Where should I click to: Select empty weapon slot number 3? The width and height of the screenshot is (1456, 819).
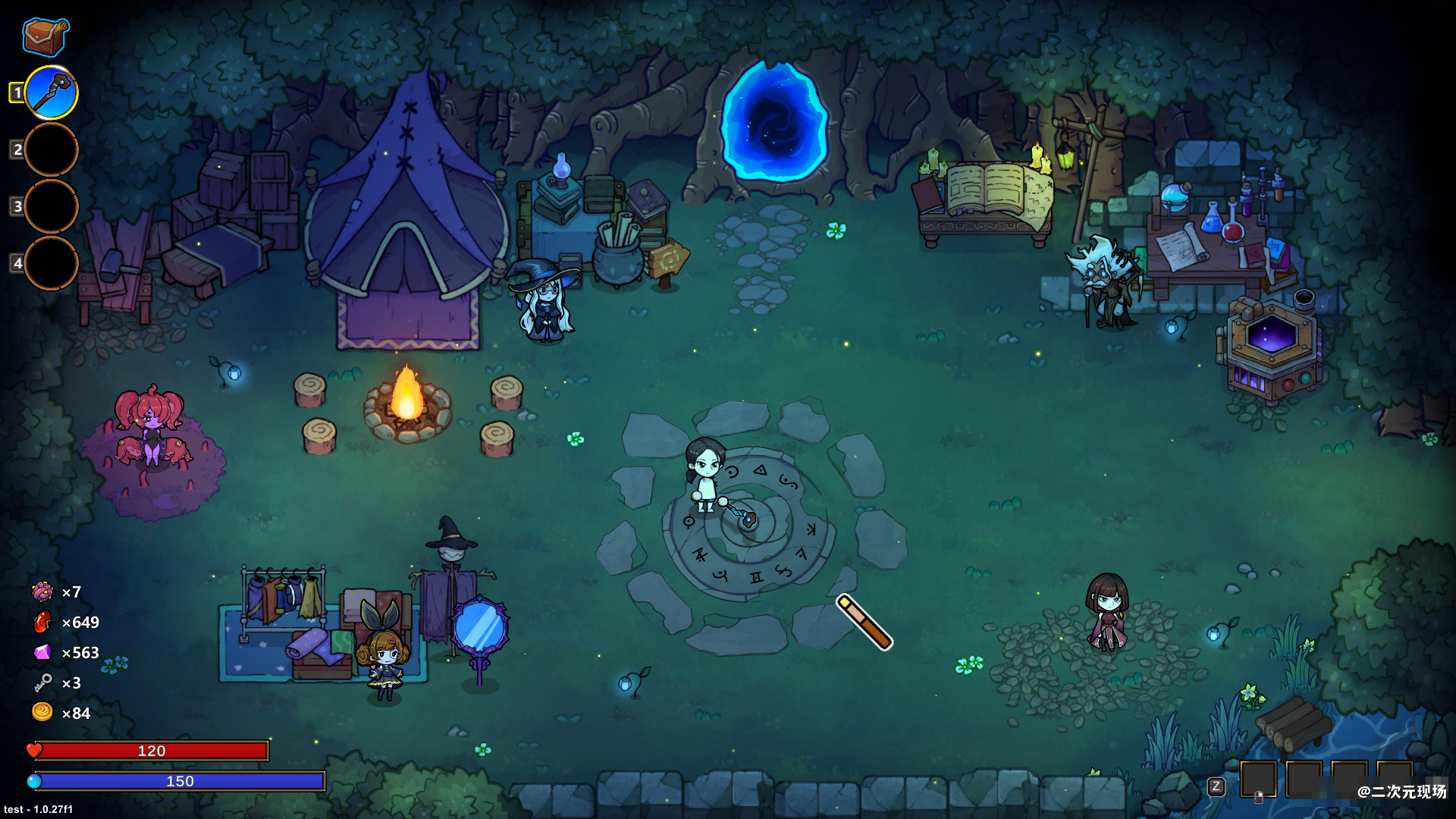point(52,206)
